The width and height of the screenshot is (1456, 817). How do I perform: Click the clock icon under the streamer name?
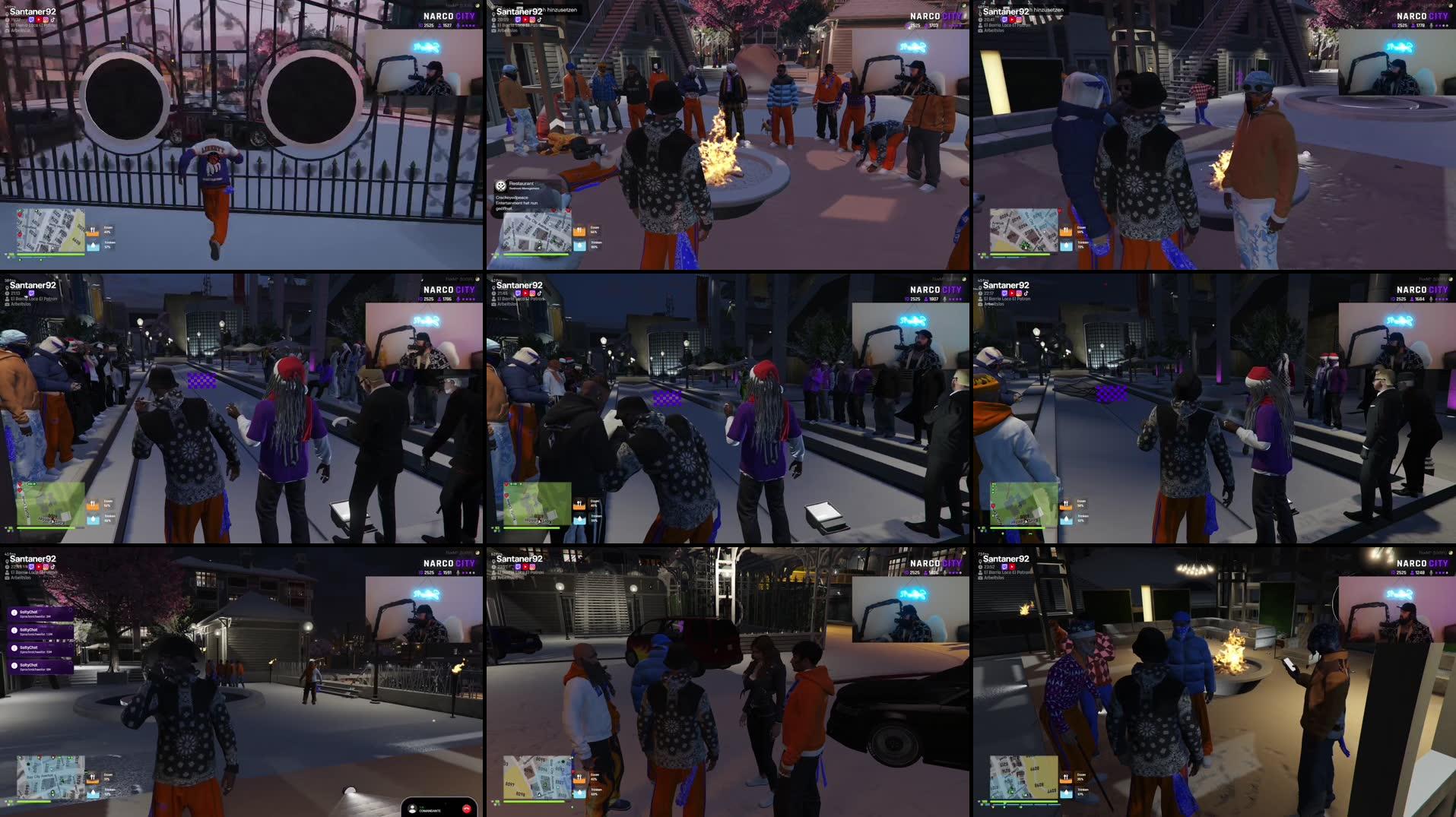(x=7, y=20)
